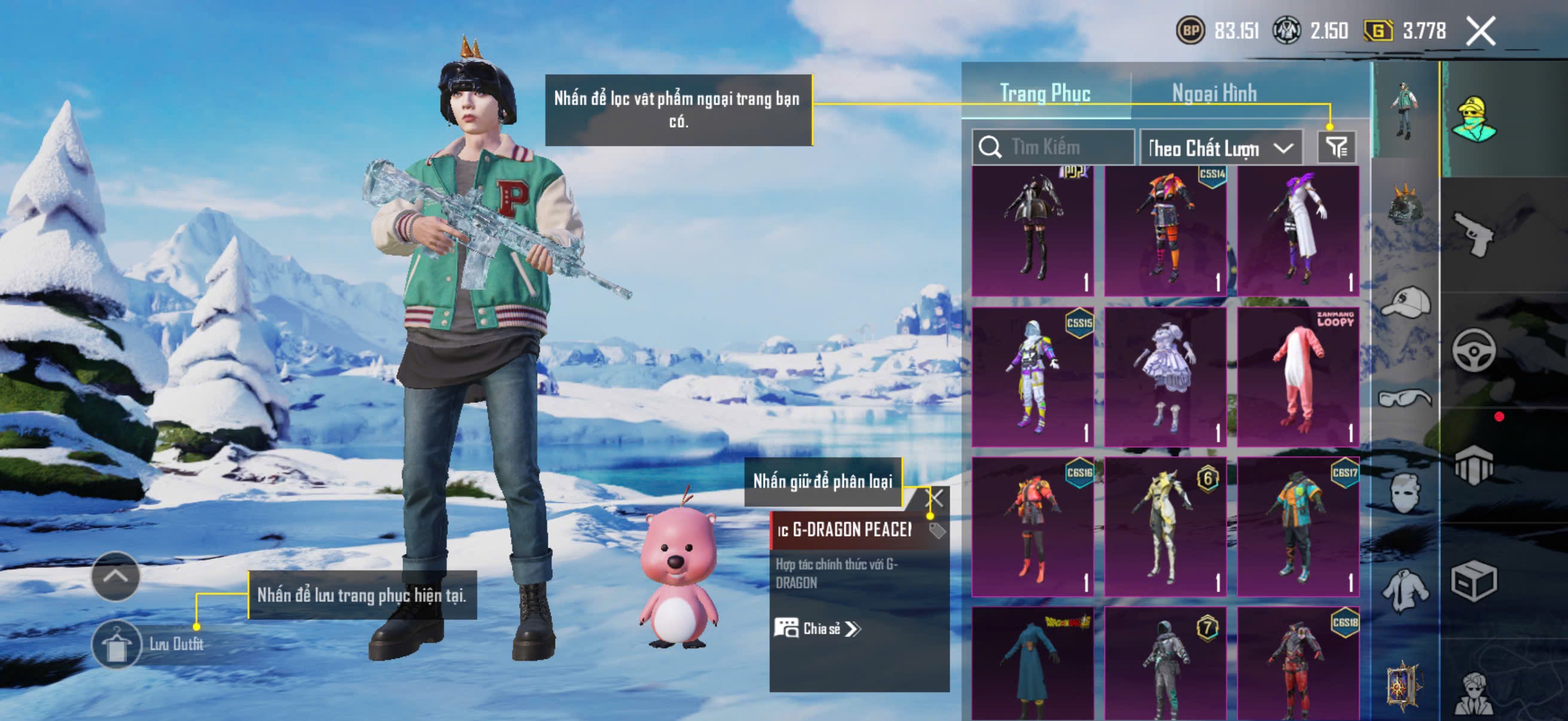Open the glasses accessory category
The image size is (1568, 721).
point(1405,399)
